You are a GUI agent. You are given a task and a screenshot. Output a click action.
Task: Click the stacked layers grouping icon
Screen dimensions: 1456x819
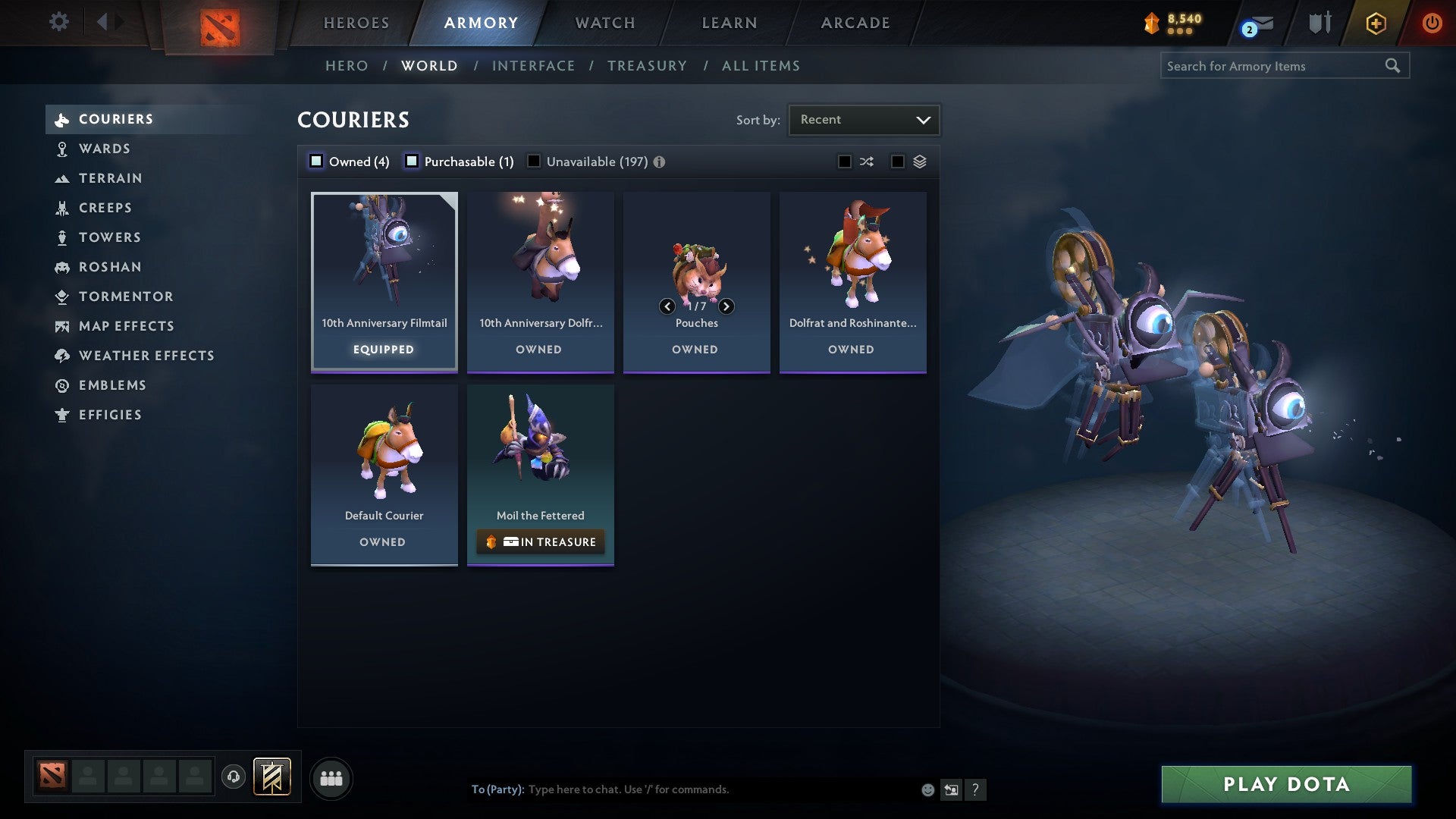(x=918, y=162)
